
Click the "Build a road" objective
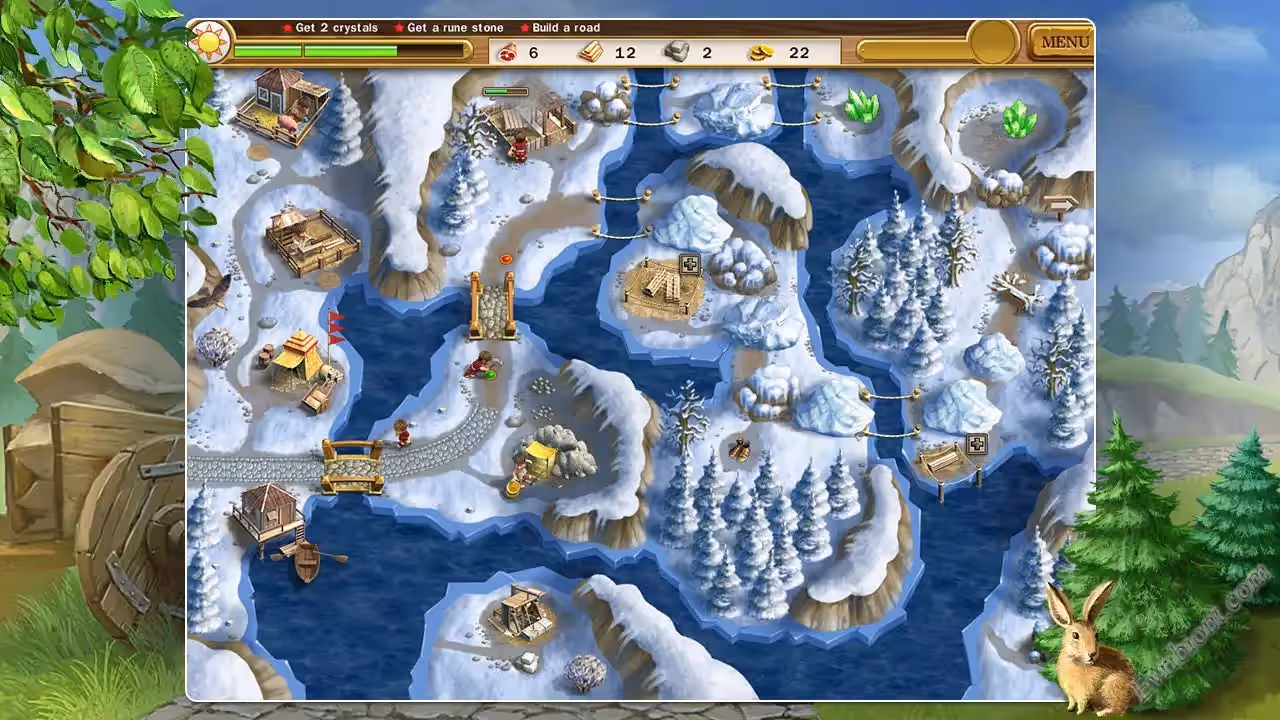pyautogui.click(x=565, y=28)
